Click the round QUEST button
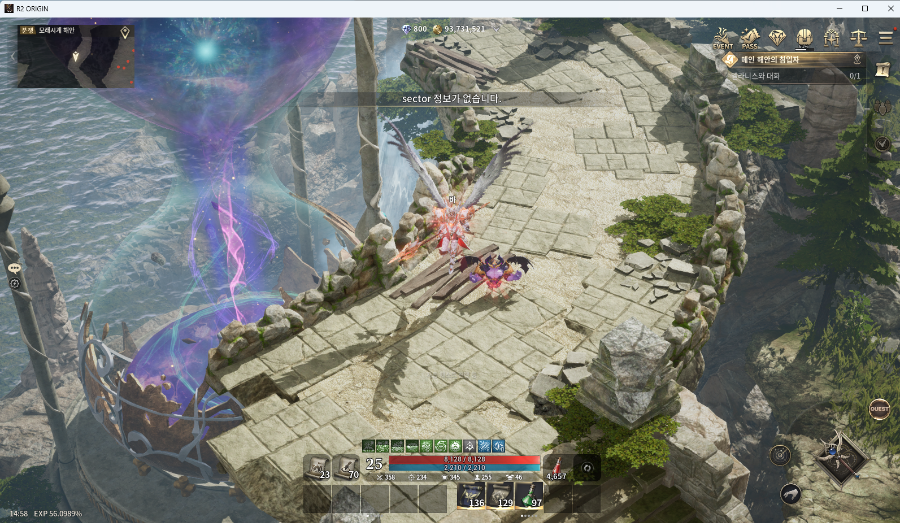The height and width of the screenshot is (523, 900). (879, 409)
